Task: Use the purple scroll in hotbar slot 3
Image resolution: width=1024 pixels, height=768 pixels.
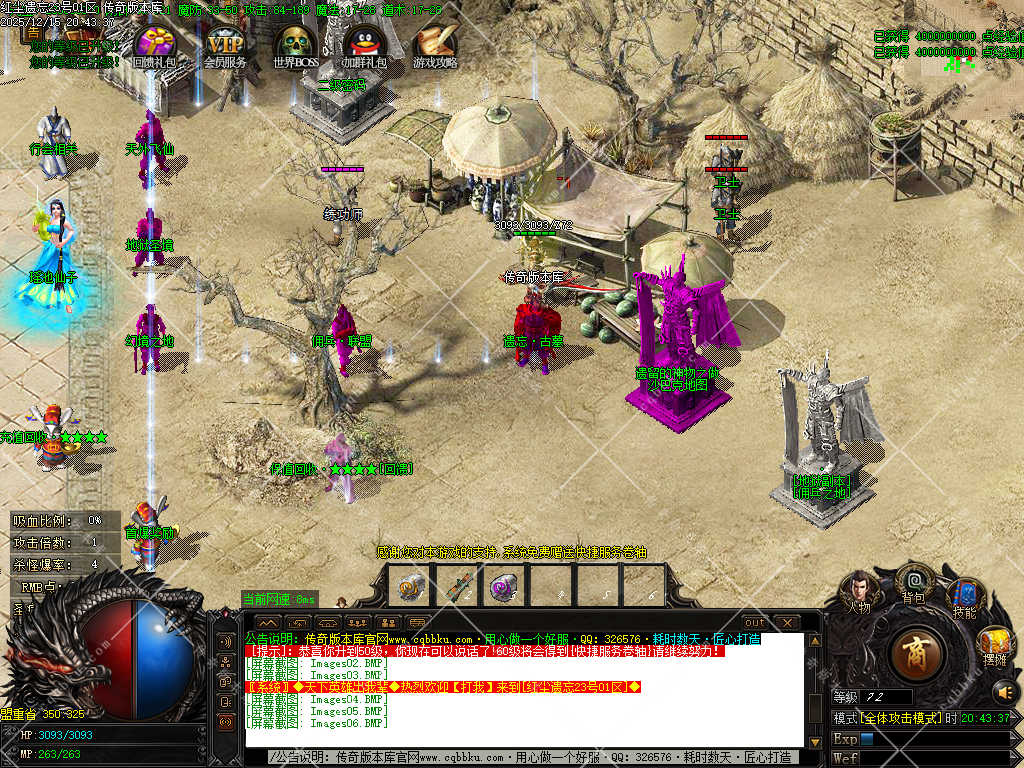Action: point(503,586)
